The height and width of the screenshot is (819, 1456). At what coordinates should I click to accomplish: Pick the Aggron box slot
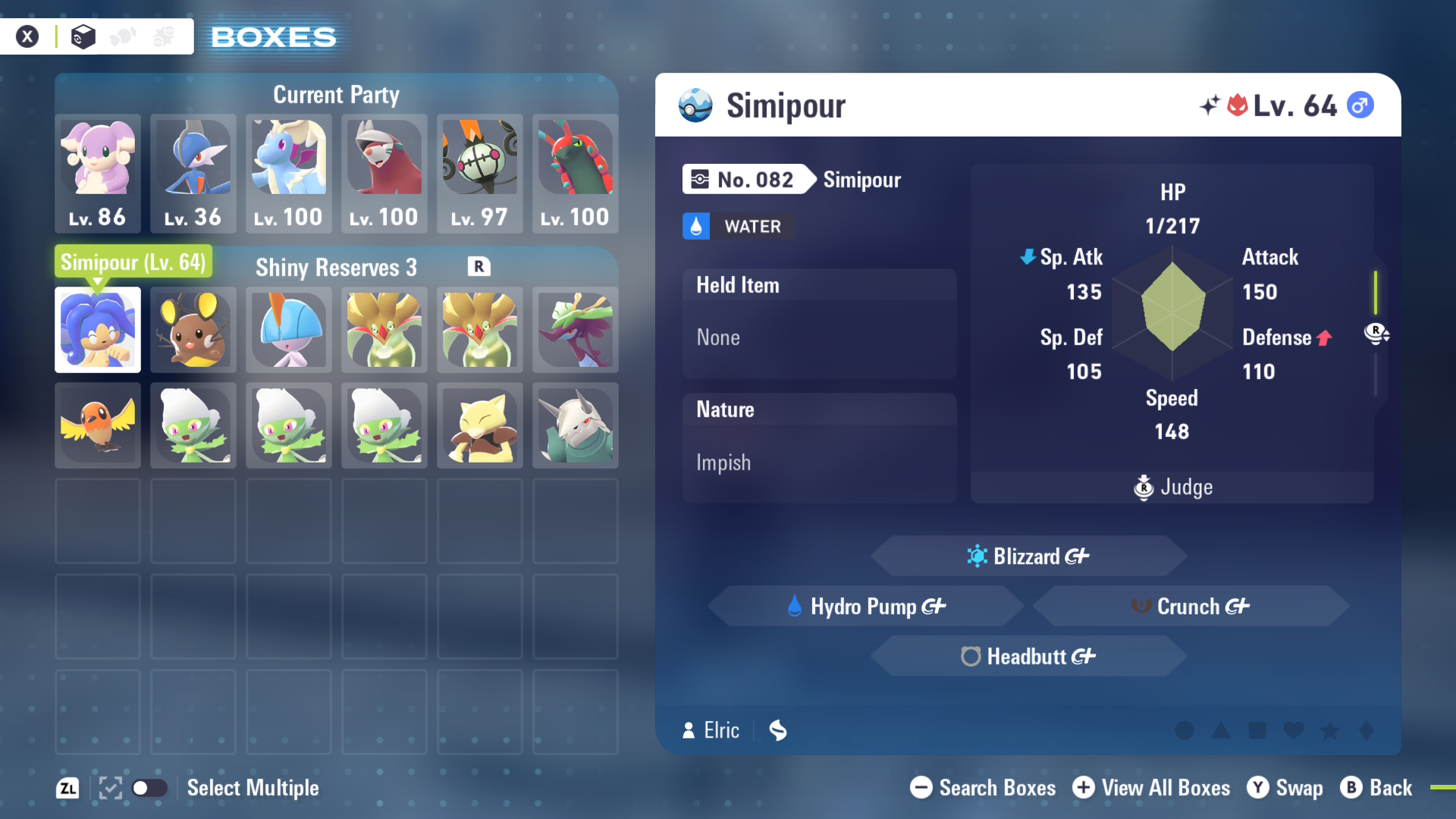[x=576, y=425]
